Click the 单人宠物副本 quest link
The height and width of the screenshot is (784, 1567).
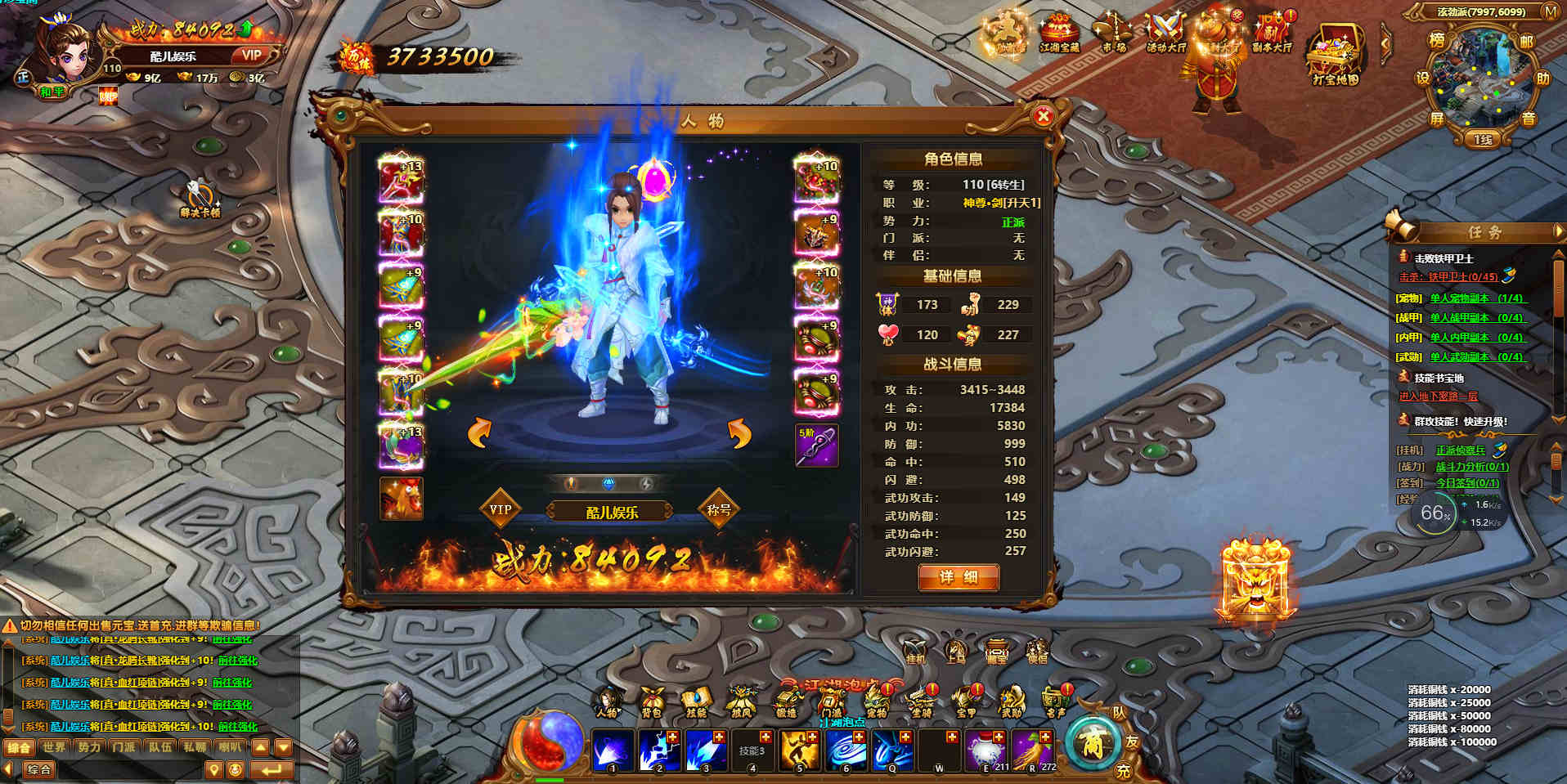point(1475,298)
